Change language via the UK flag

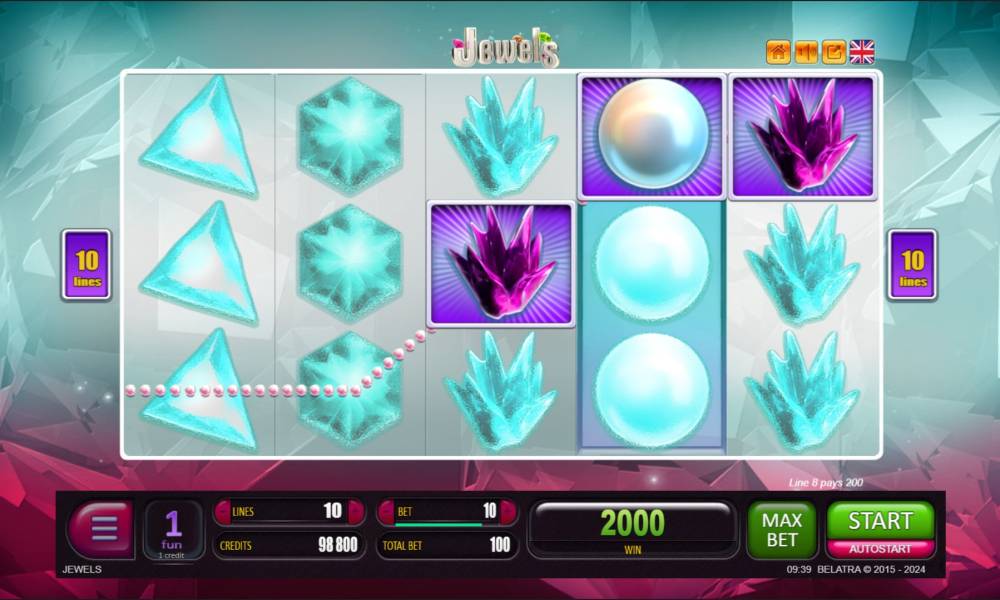click(x=862, y=52)
